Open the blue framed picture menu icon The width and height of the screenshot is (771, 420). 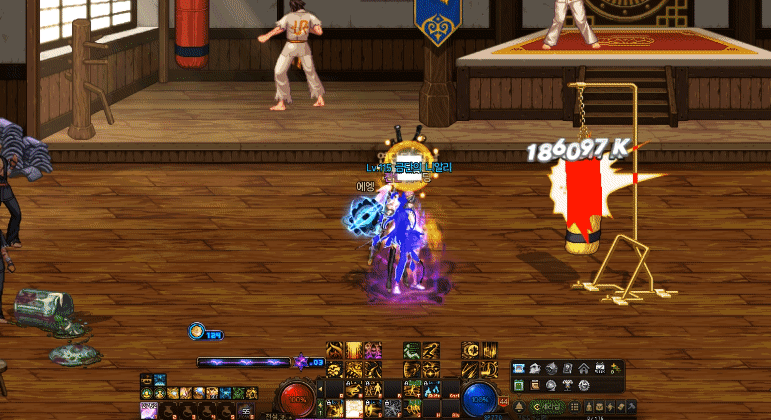(518, 368)
